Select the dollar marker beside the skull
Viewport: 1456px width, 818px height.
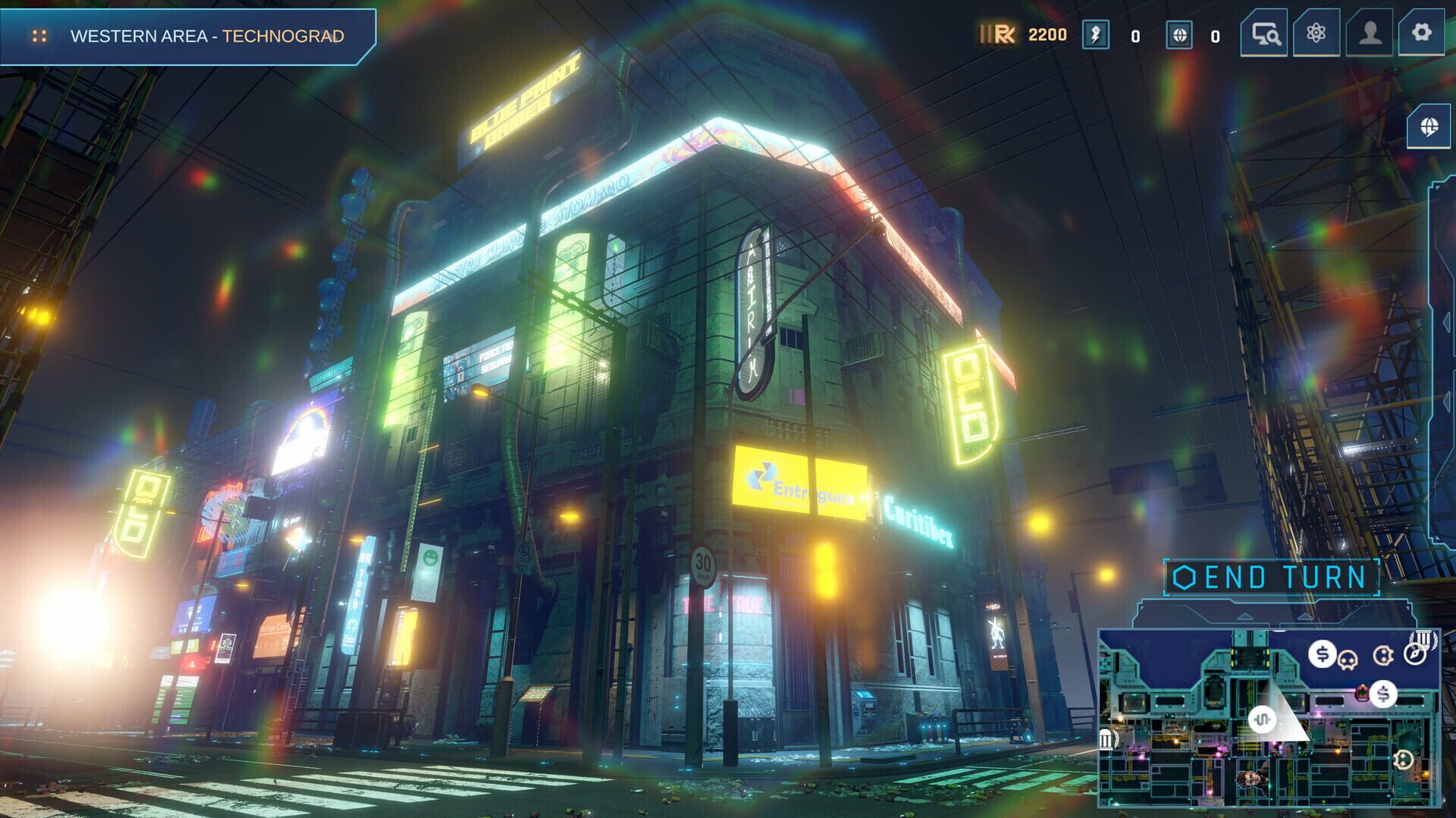[1322, 653]
